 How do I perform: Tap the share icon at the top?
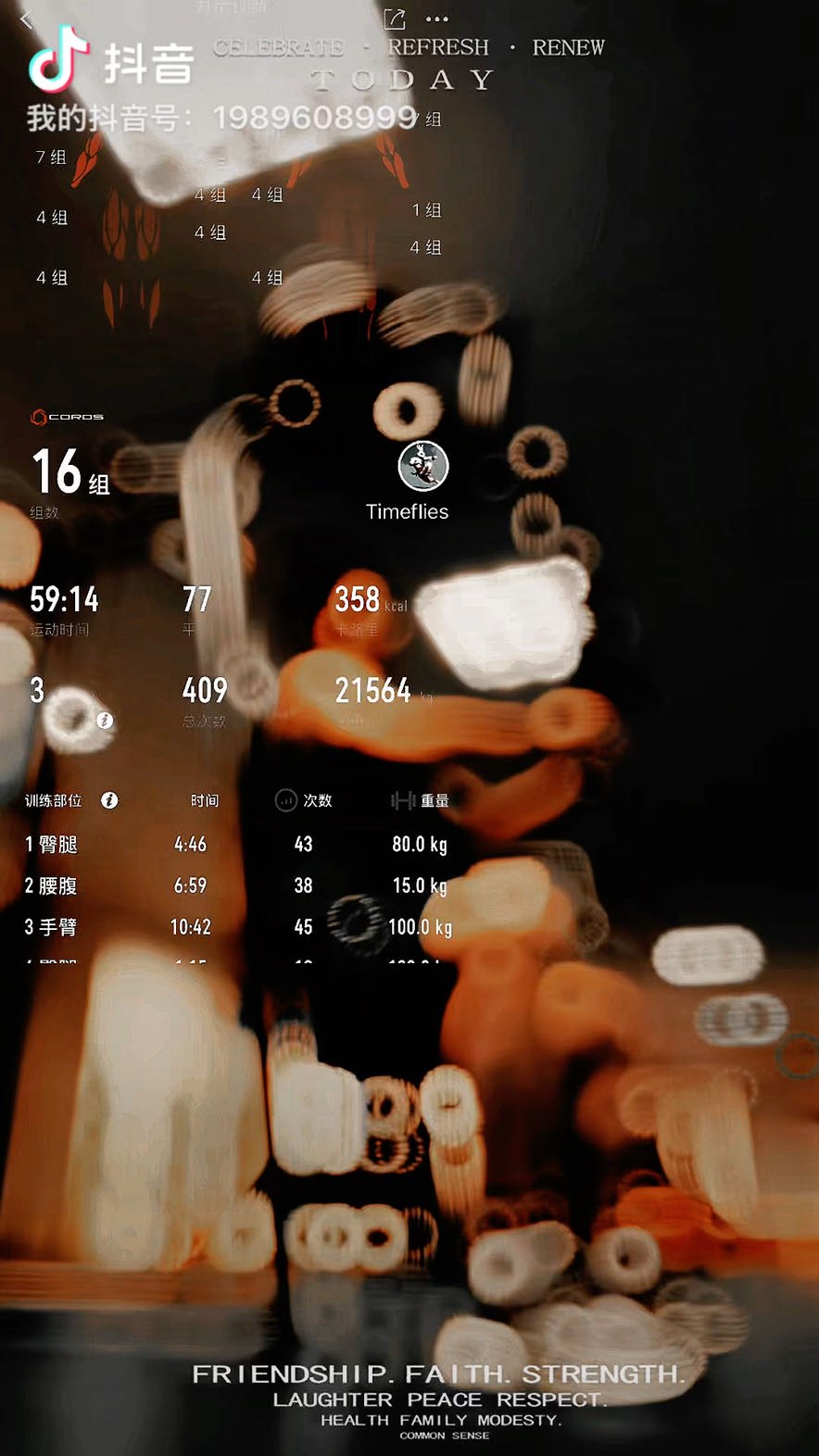[x=395, y=19]
